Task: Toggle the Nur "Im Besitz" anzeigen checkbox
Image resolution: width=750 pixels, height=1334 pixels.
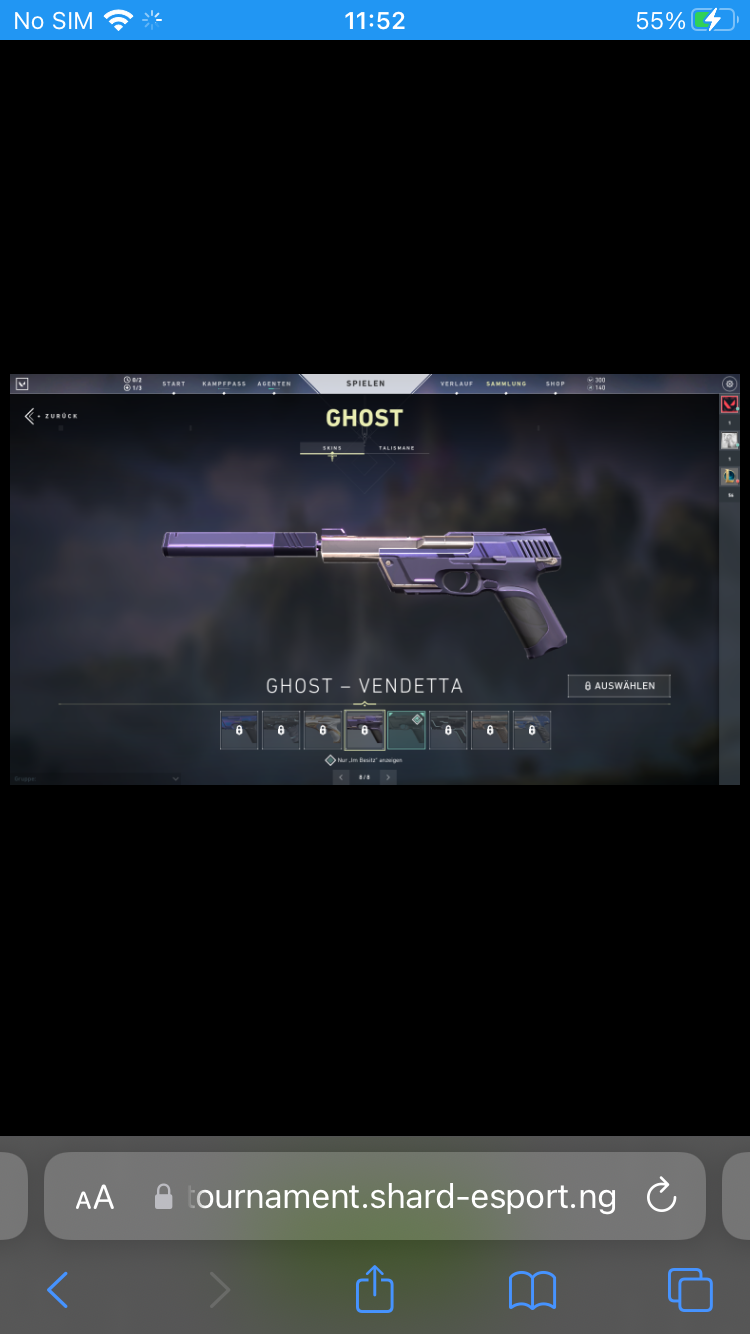Action: click(331, 761)
